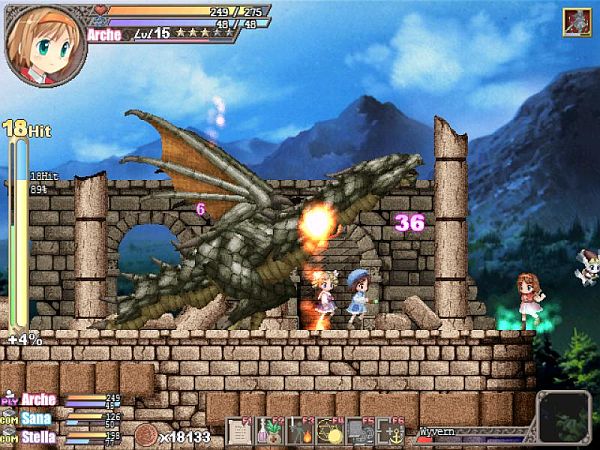
Task: Choose Stella in the party list
Action: pos(38,436)
